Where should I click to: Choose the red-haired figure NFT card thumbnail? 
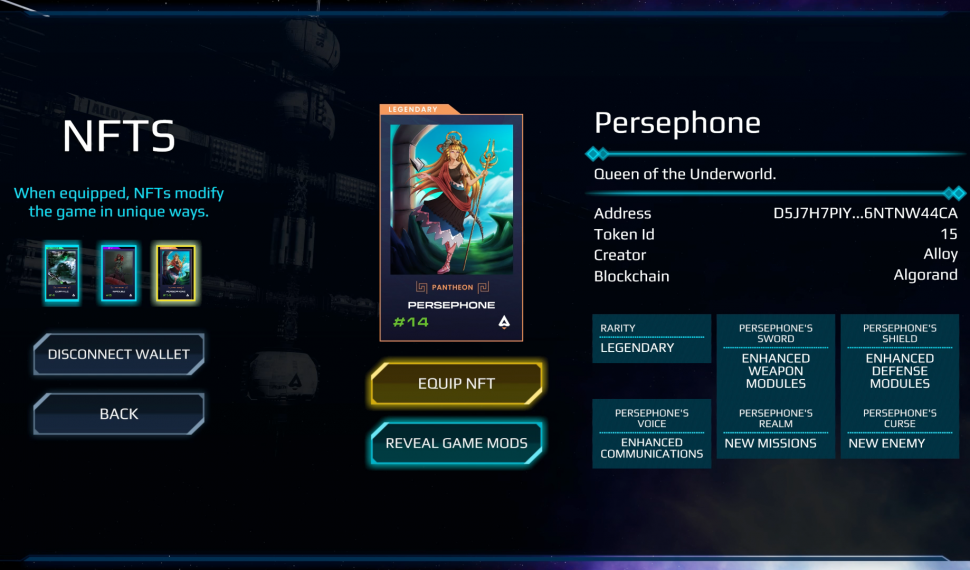[x=118, y=272]
